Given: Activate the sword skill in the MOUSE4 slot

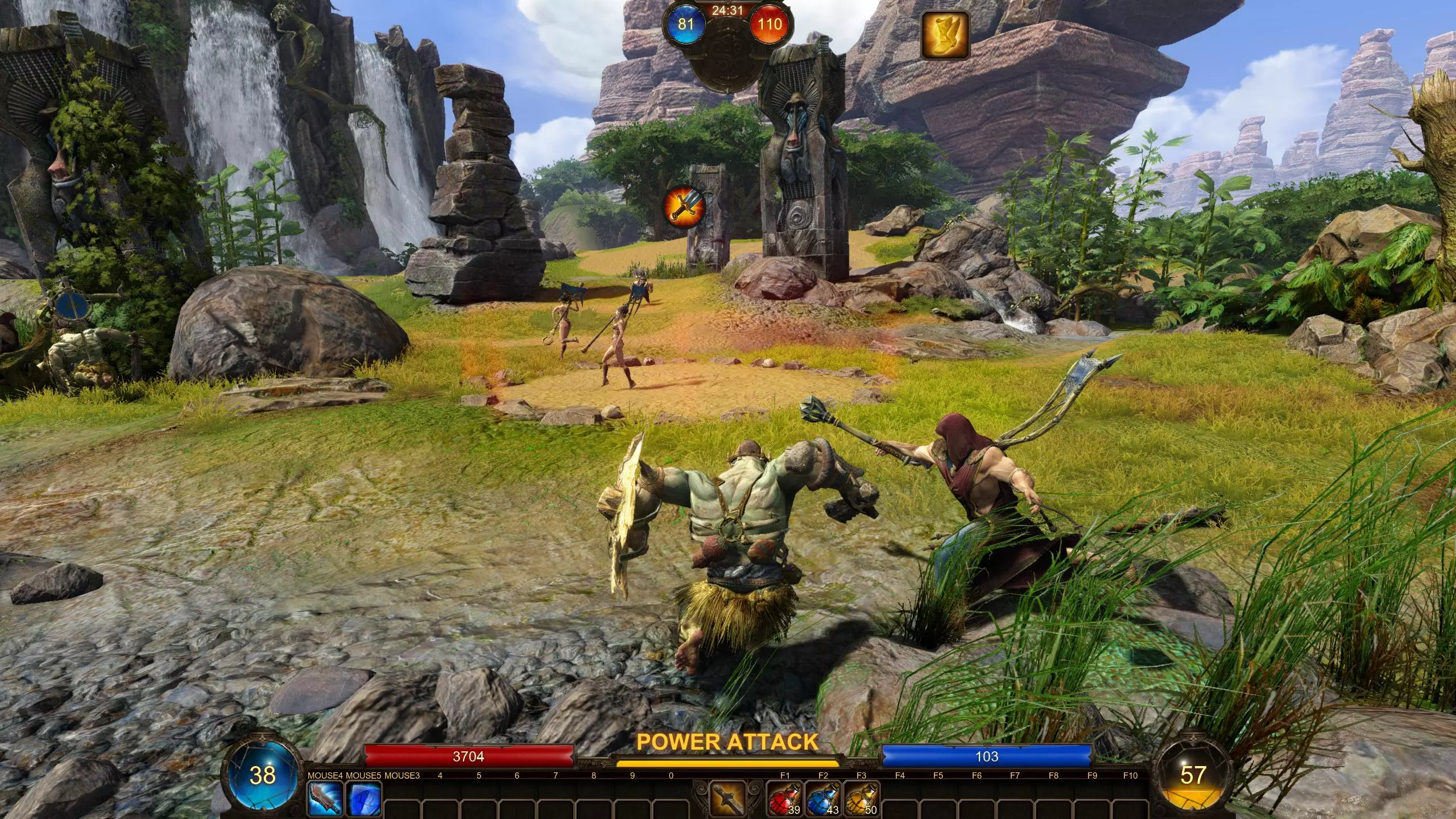Looking at the screenshot, I should click(325, 799).
